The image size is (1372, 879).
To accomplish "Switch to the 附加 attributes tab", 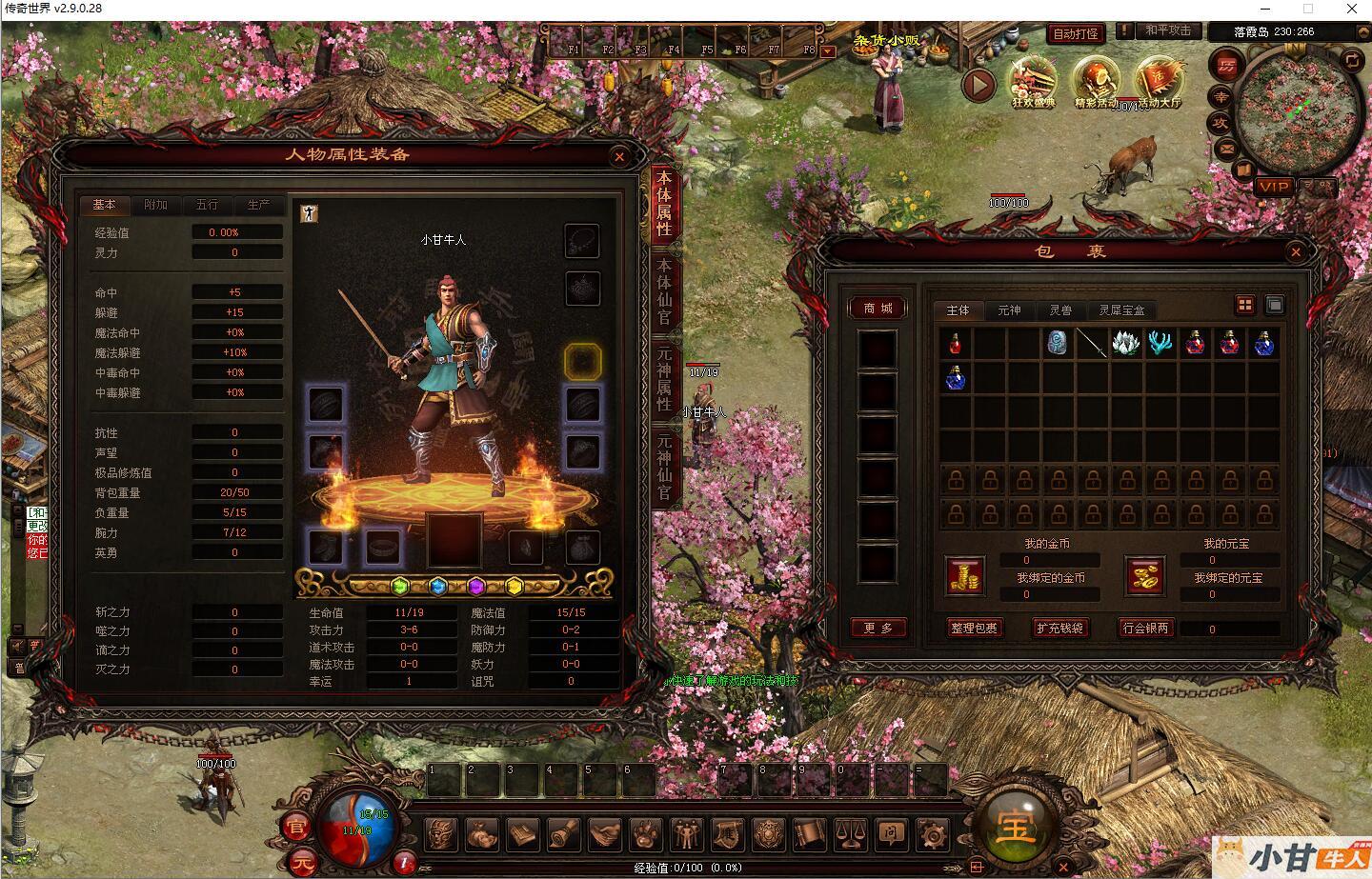I will [155, 205].
